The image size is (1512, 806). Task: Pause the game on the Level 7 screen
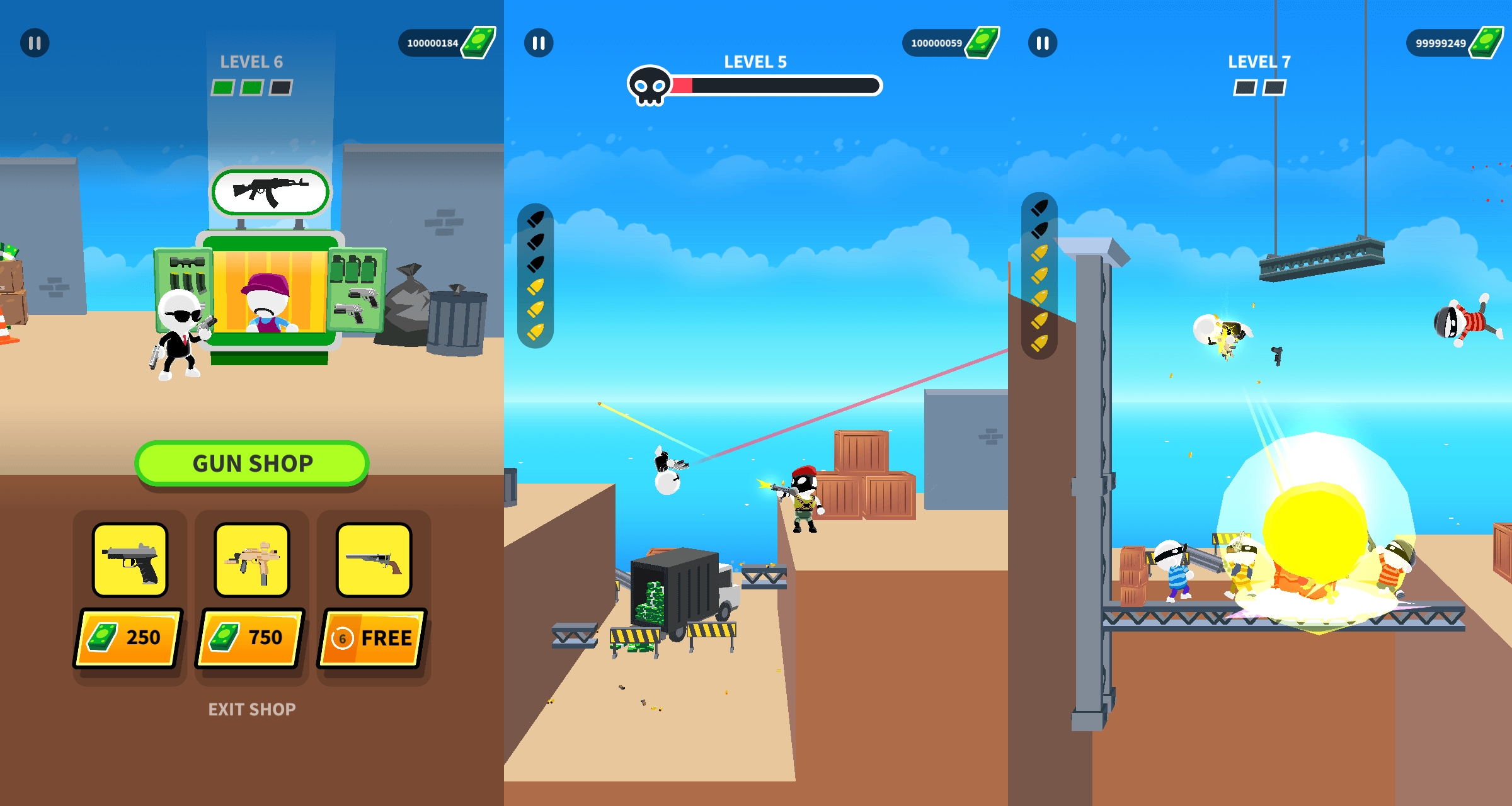pyautogui.click(x=1043, y=43)
